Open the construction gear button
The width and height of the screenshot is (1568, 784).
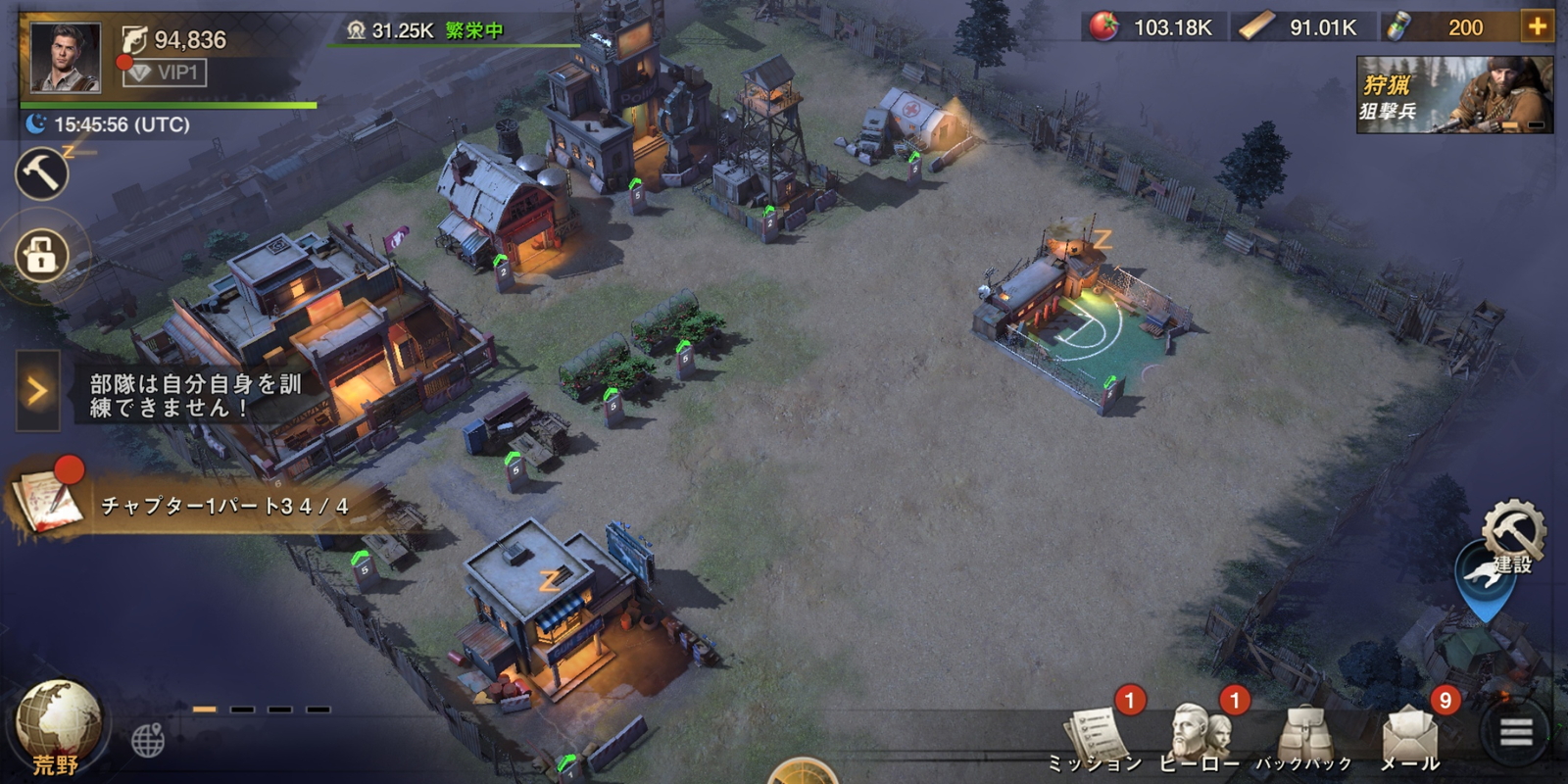1512,536
